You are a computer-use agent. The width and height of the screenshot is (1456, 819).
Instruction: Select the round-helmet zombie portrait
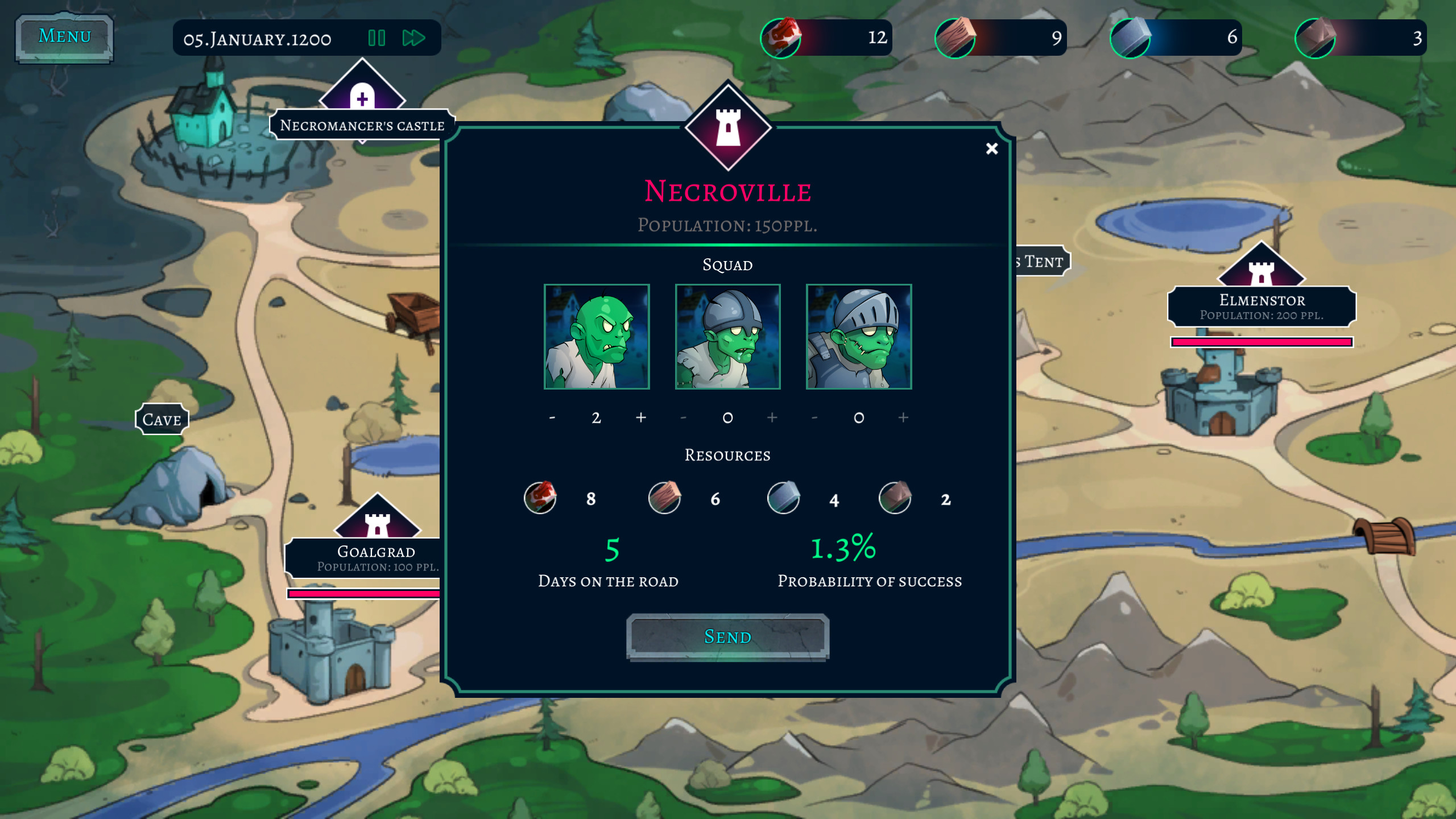(x=727, y=337)
